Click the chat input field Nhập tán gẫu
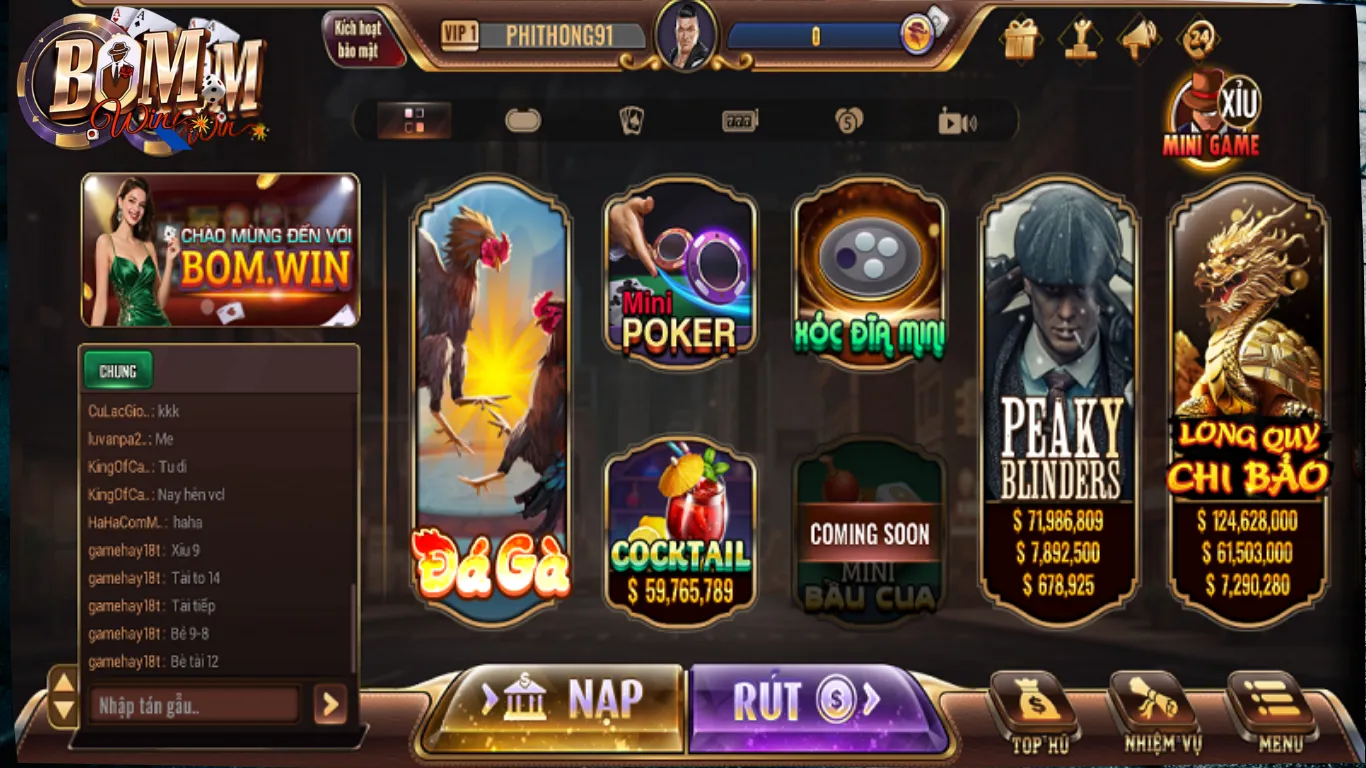The width and height of the screenshot is (1366, 768). coord(190,705)
